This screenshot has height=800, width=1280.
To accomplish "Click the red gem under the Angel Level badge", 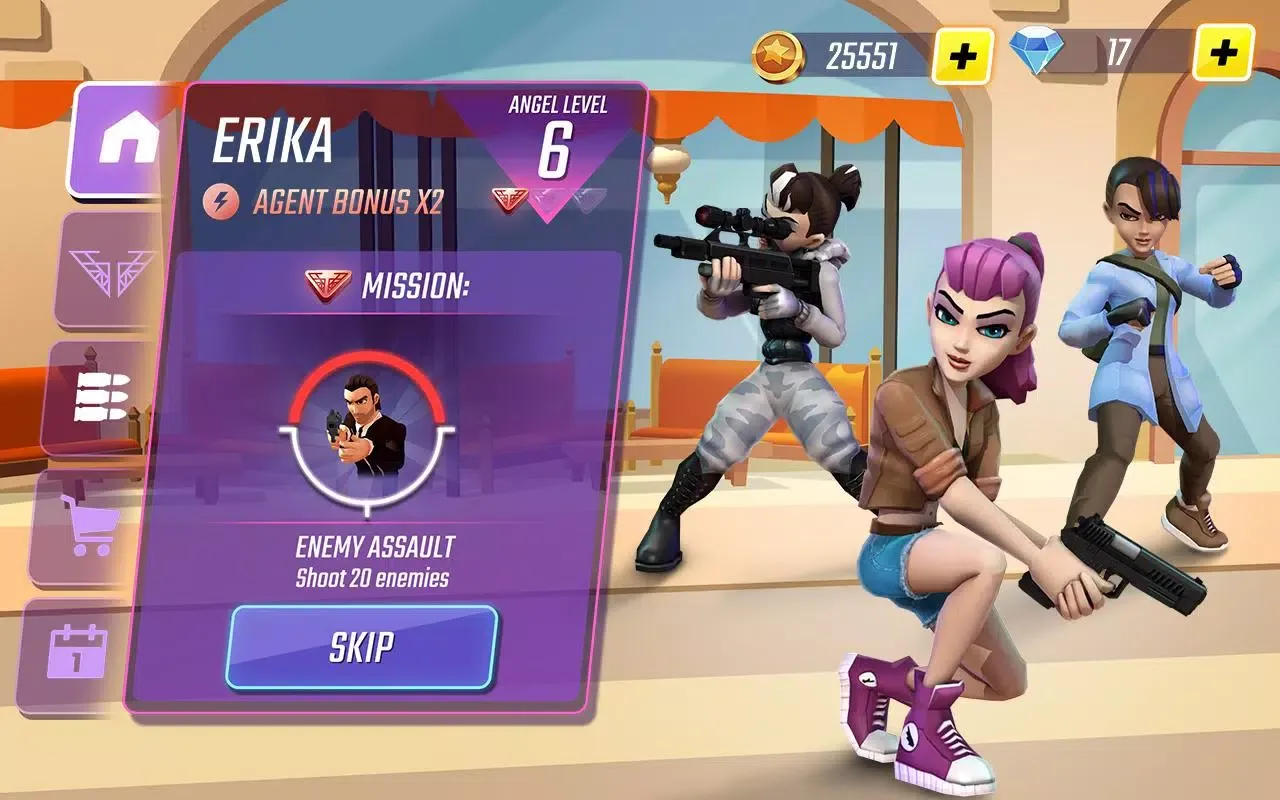I will coord(511,198).
